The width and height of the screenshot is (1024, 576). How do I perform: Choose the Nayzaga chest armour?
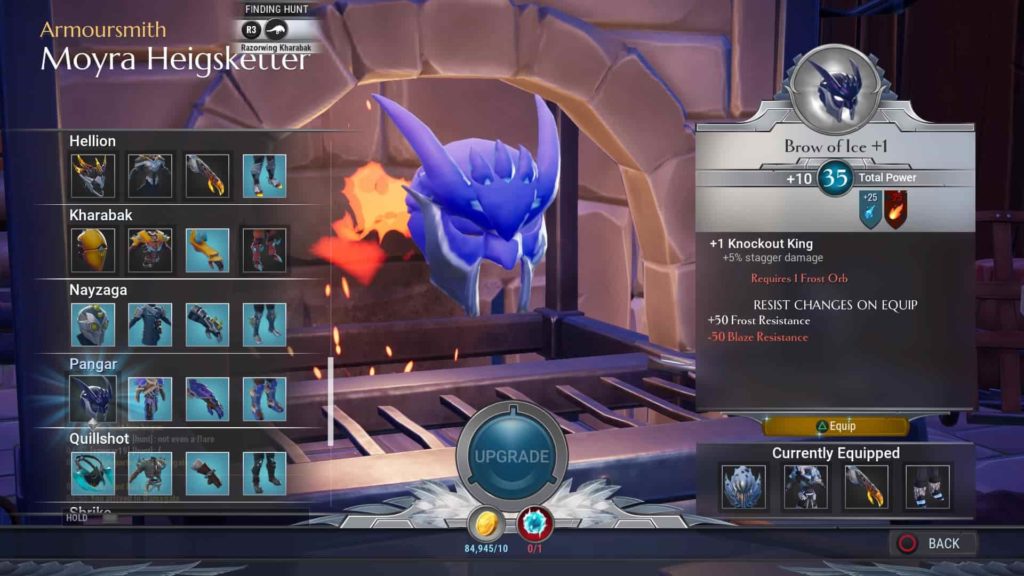pos(150,325)
